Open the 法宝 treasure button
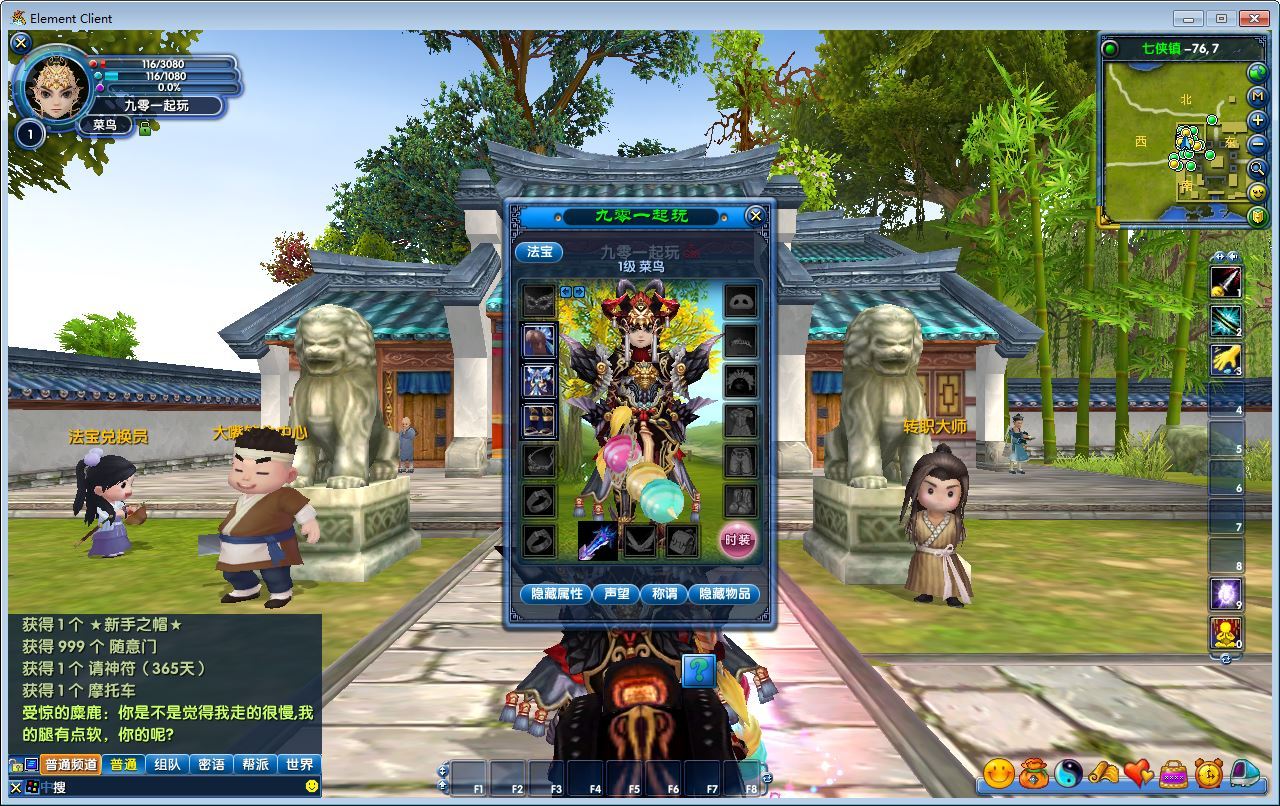The height and width of the screenshot is (806, 1280). 539,252
